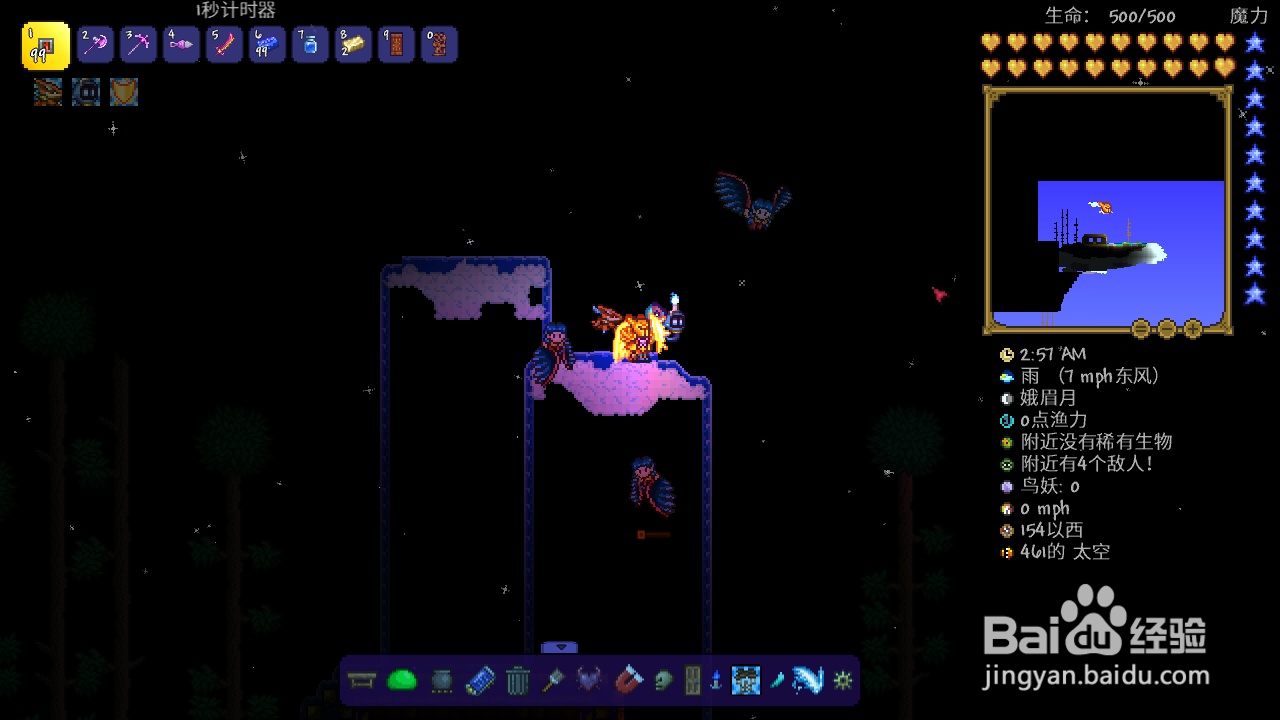Click the minimap display
This screenshot has height=720, width=1280.
pyautogui.click(x=1108, y=210)
